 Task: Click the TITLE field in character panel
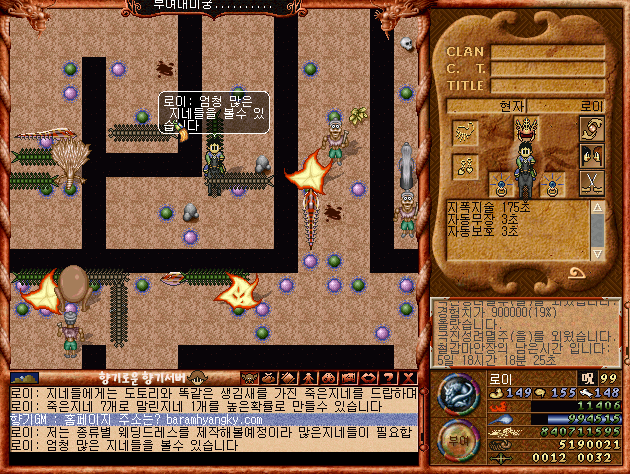pos(547,86)
